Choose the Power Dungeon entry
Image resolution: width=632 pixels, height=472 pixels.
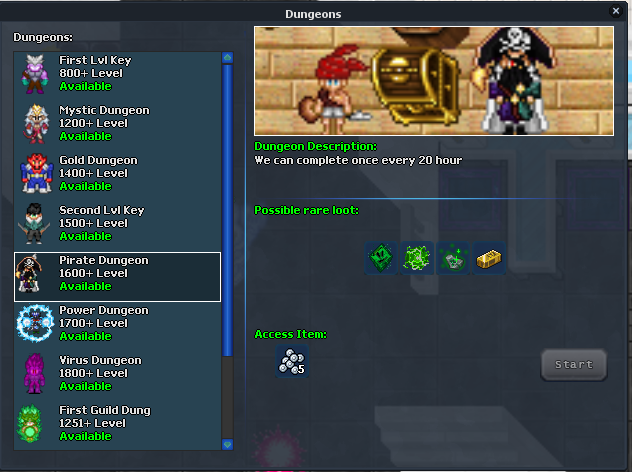coord(117,324)
